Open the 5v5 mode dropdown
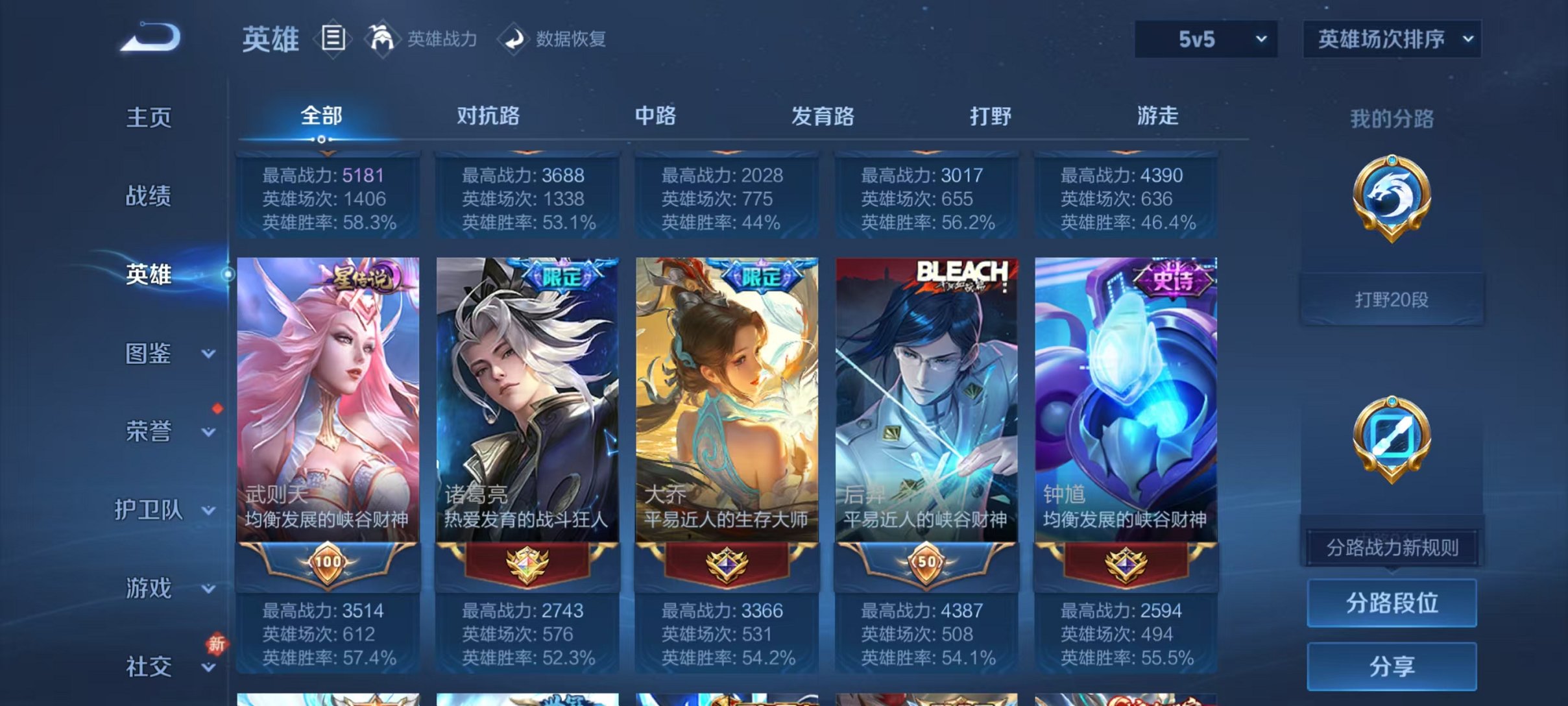 tap(1205, 39)
